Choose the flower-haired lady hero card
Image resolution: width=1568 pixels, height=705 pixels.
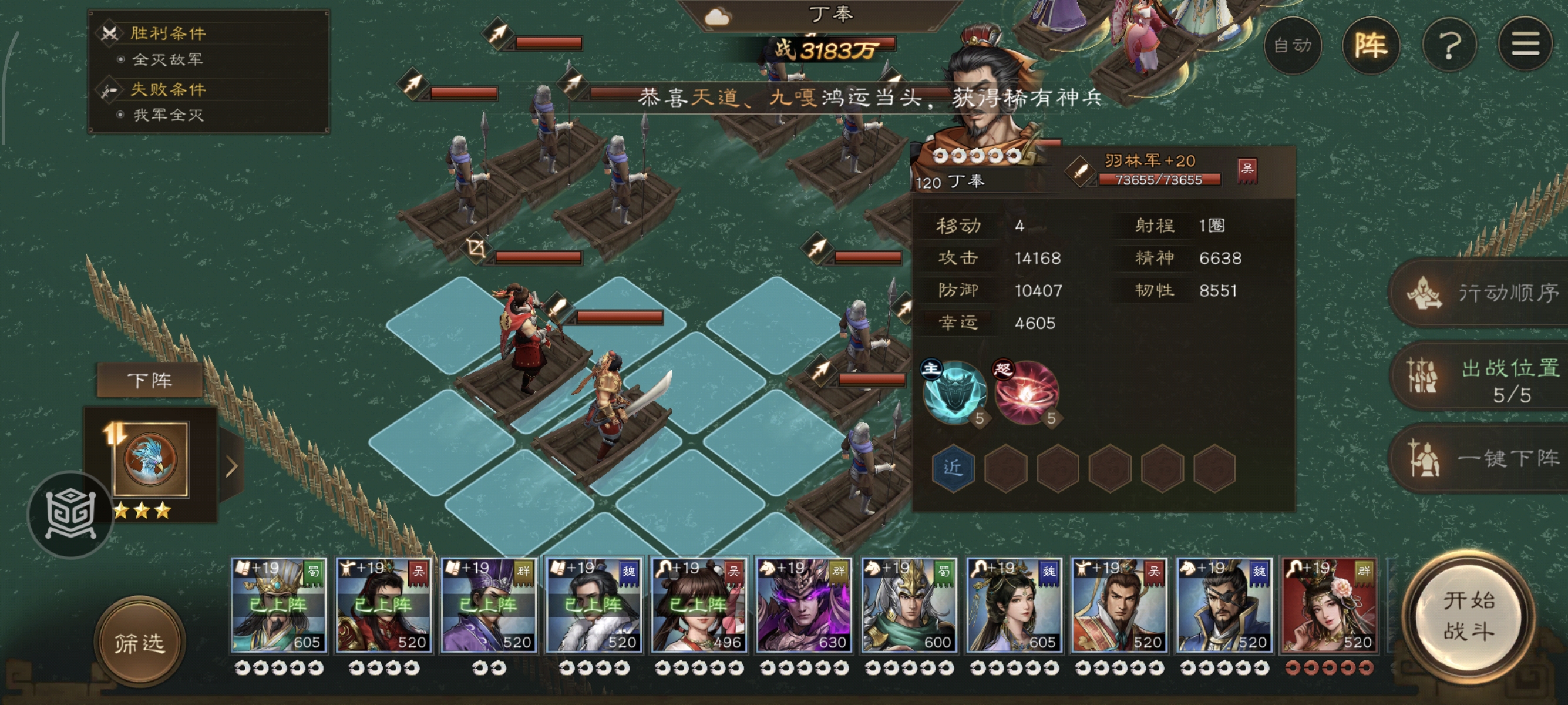pyautogui.click(x=1330, y=605)
